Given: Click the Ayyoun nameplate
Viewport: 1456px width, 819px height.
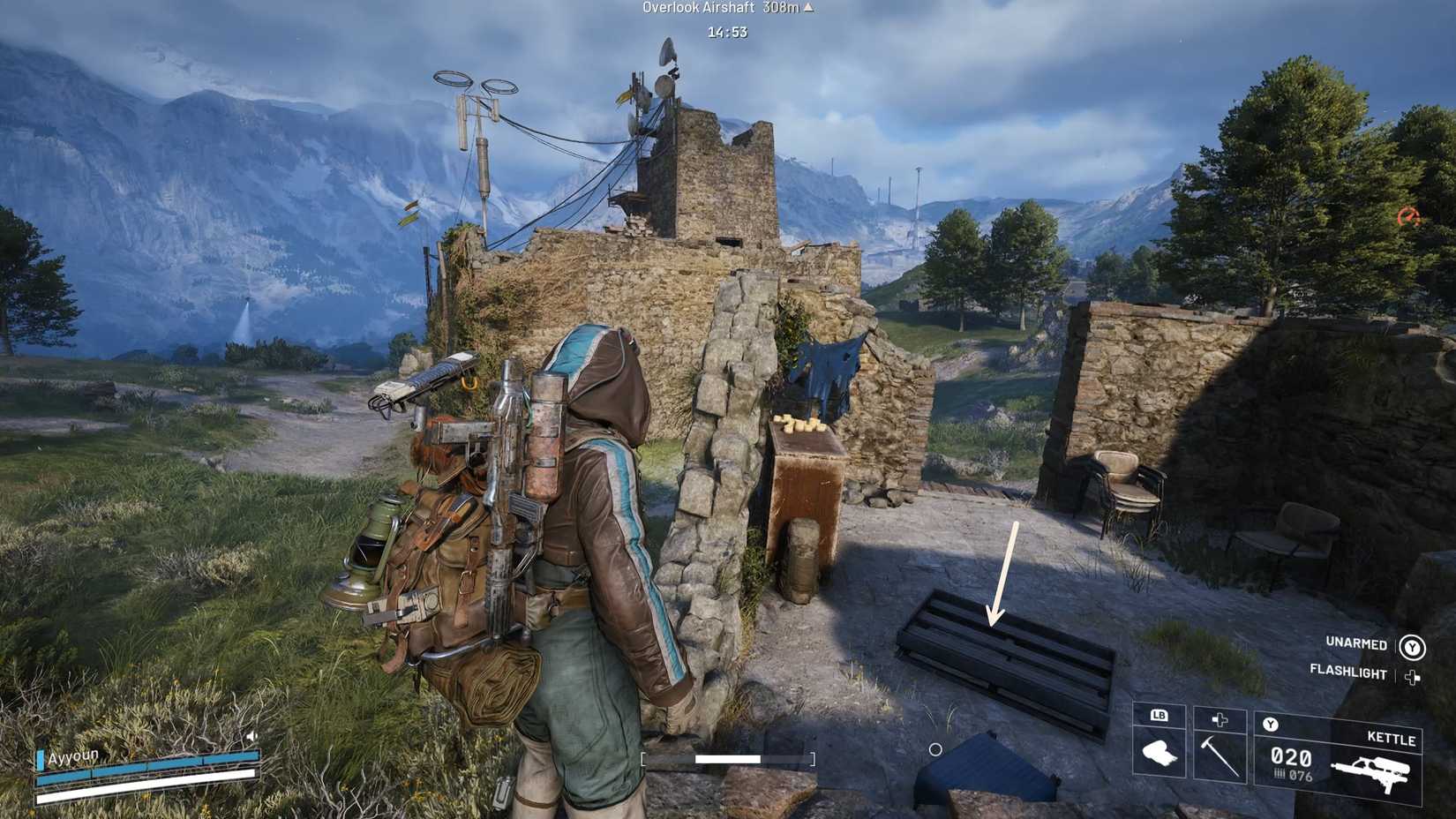Looking at the screenshot, I should [x=72, y=755].
